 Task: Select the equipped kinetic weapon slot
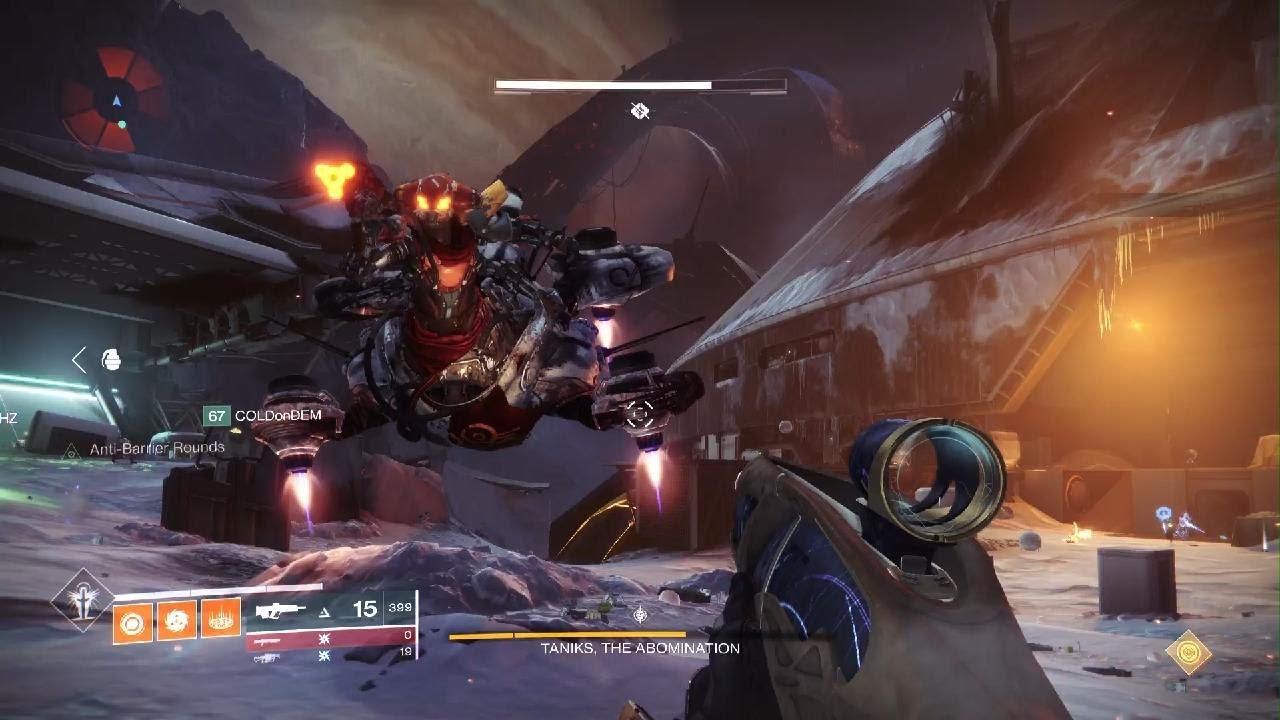(x=330, y=610)
